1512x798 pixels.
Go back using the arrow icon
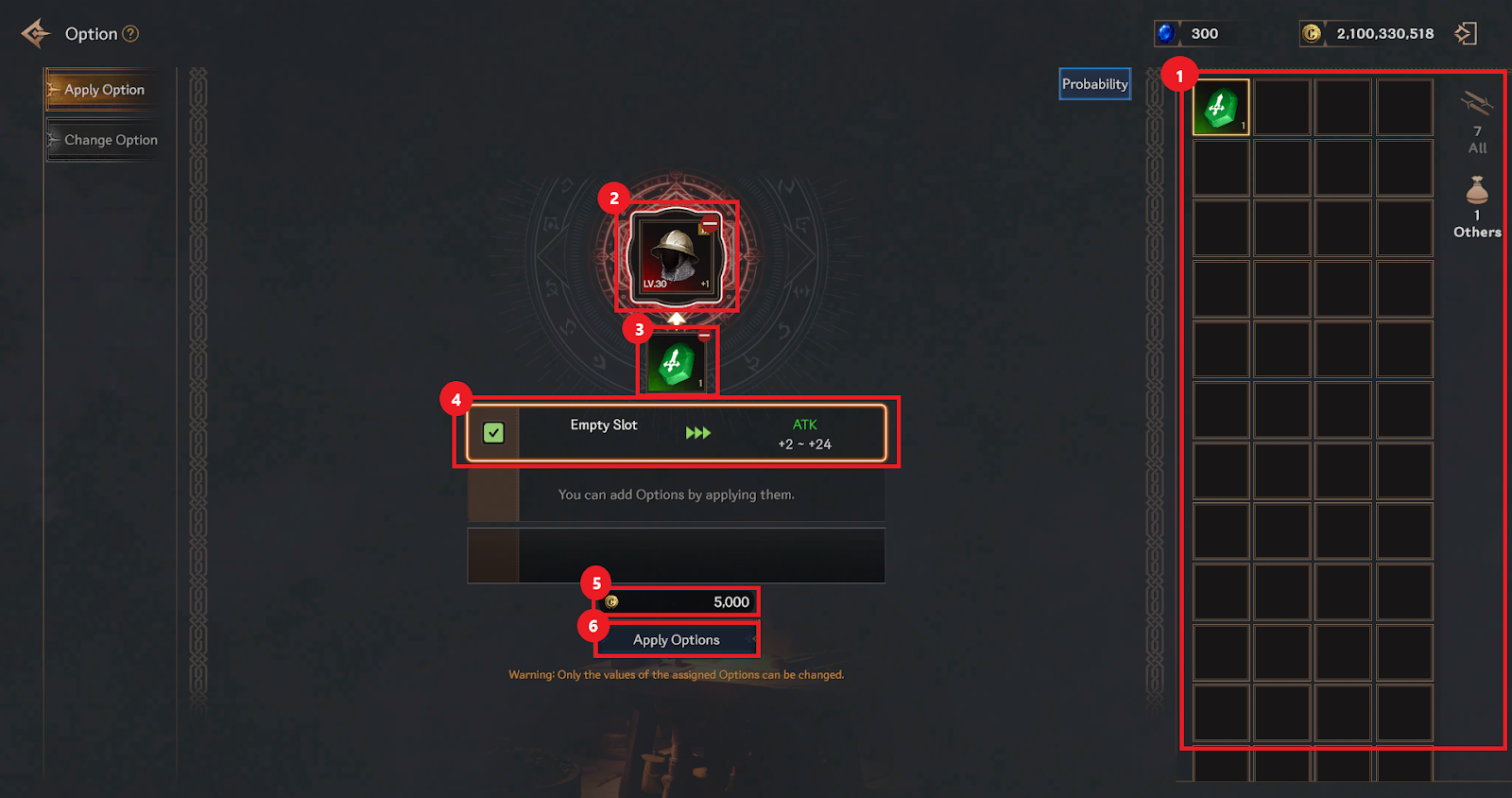36,33
